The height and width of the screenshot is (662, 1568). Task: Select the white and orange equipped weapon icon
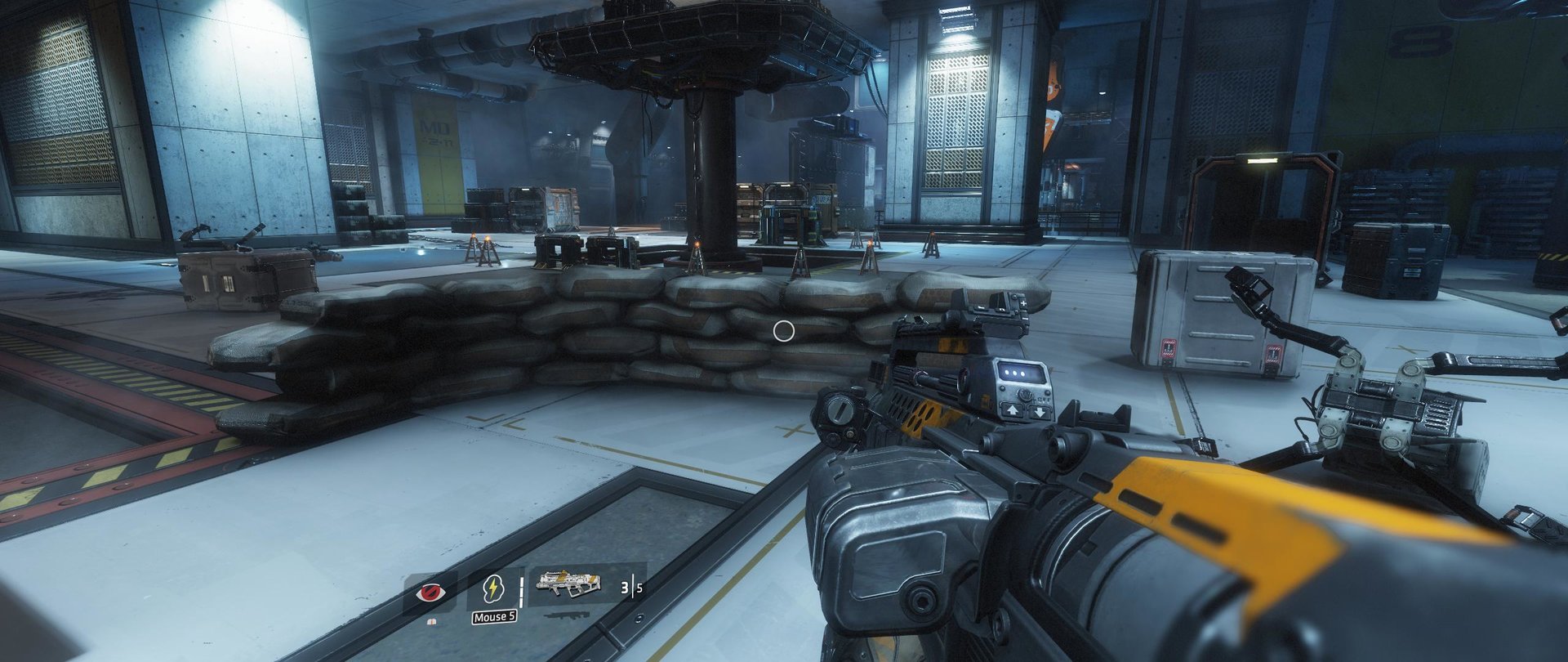pos(568,584)
